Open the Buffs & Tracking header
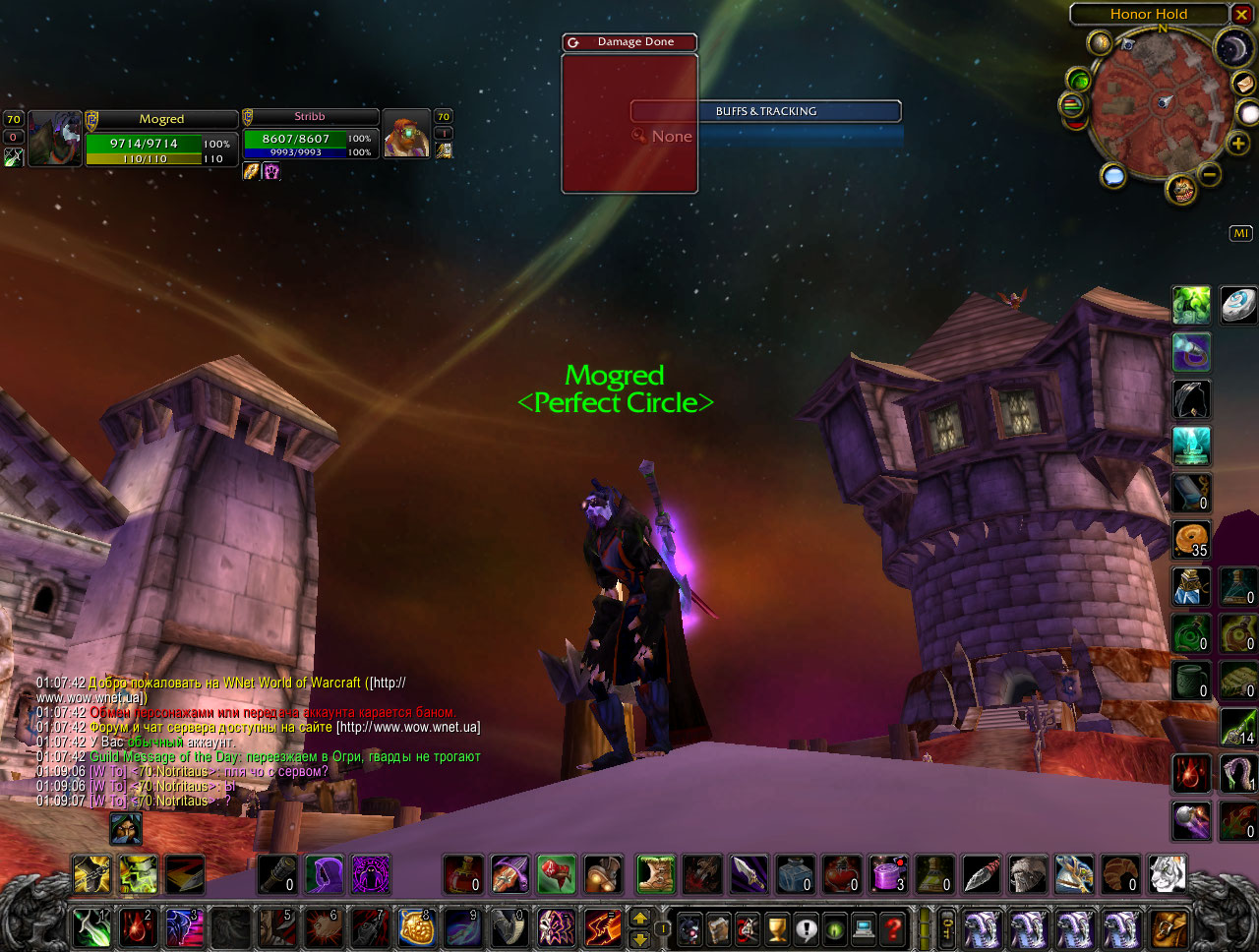The height and width of the screenshot is (952, 1259). tap(765, 111)
